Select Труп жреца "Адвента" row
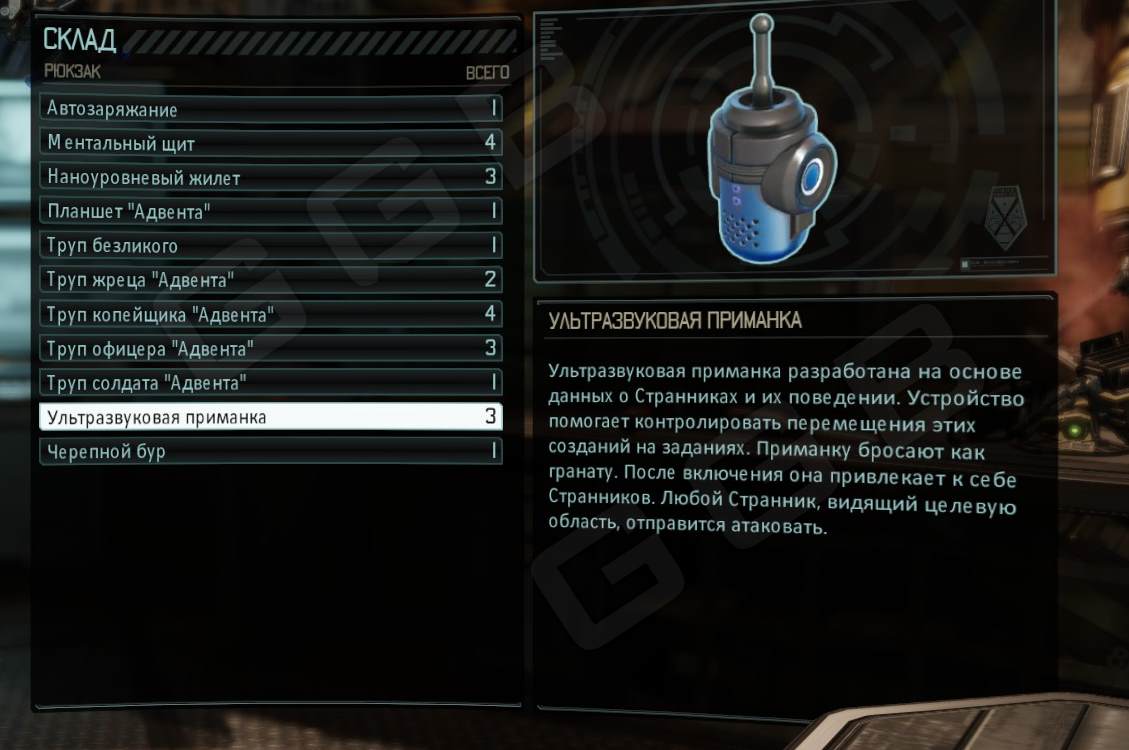 pos(270,279)
